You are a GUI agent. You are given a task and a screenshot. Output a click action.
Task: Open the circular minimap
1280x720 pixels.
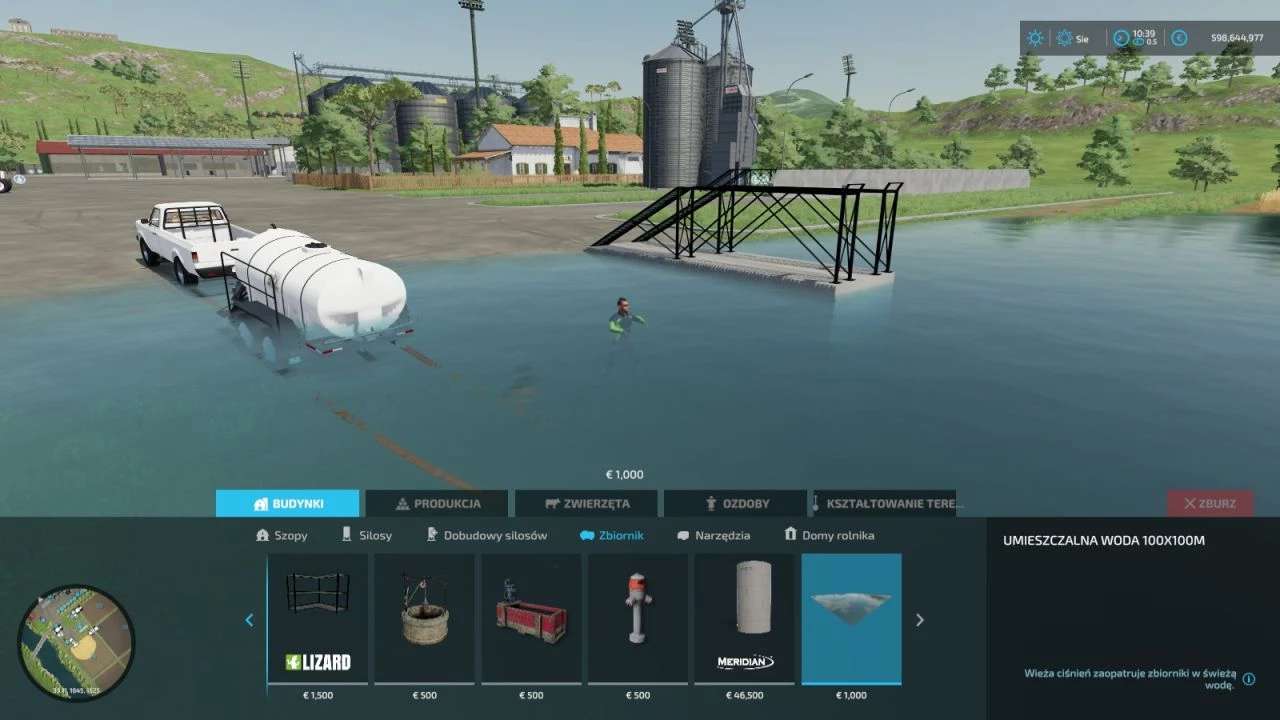tap(76, 643)
